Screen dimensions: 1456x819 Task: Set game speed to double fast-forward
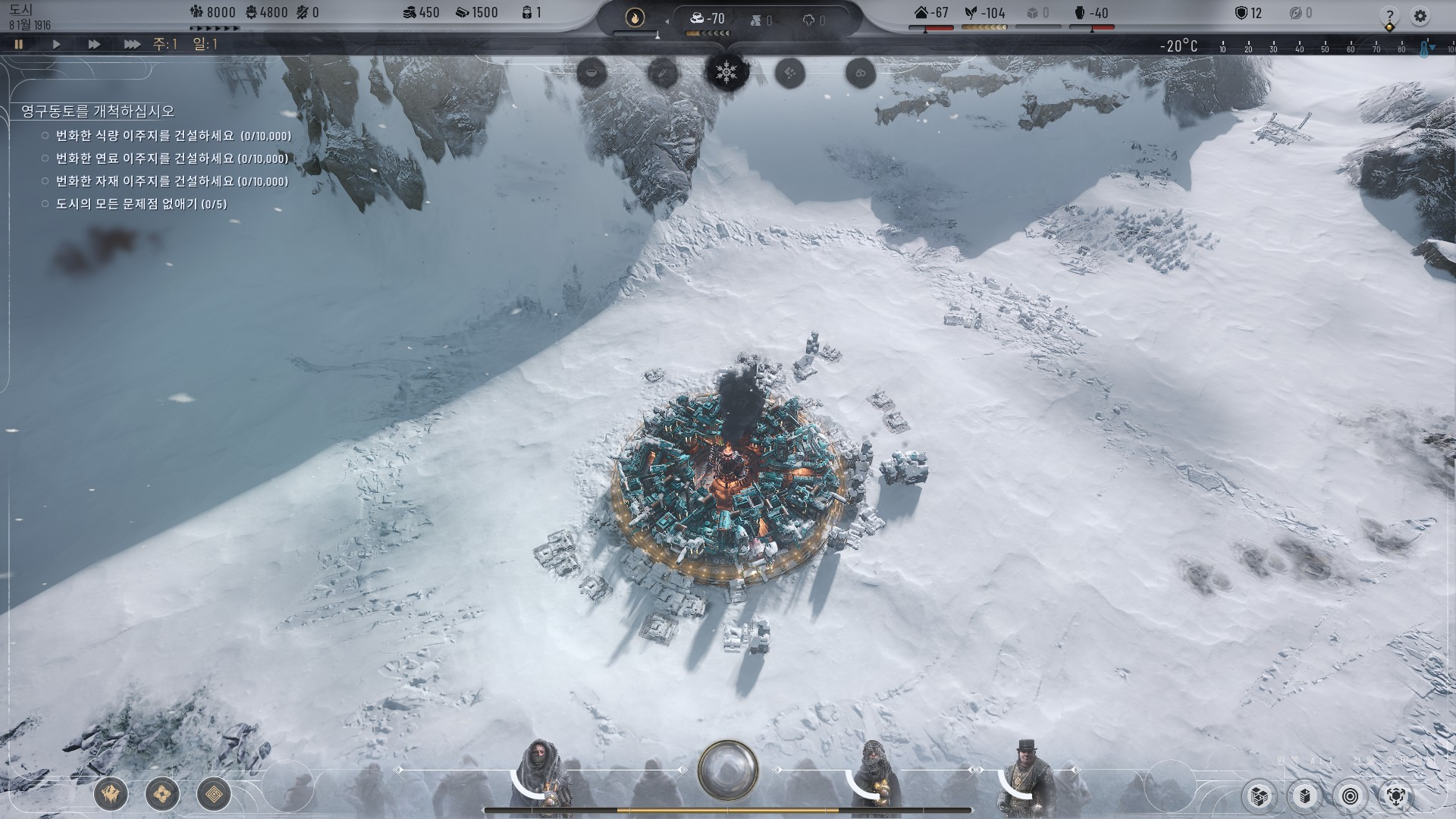(x=94, y=45)
